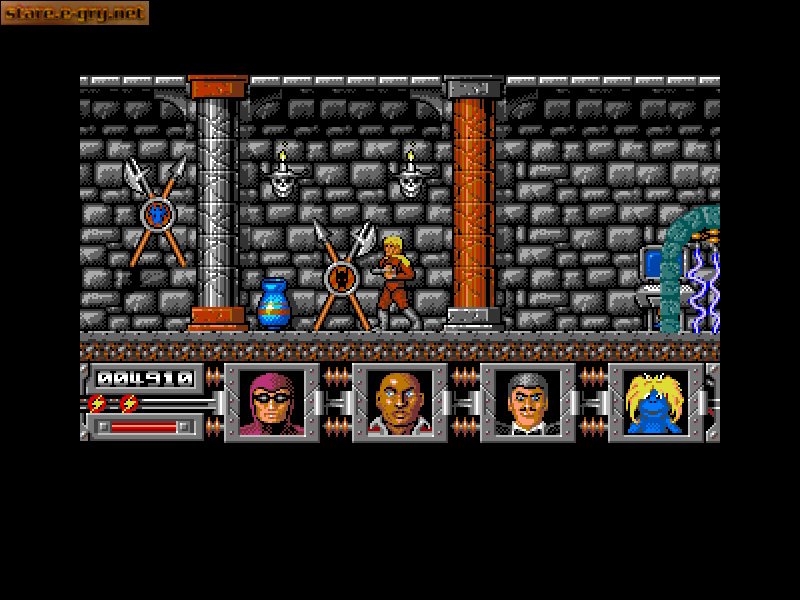This screenshot has width=800, height=600.
Task: Select the purple-masked Phantom portrait
Action: pyautogui.click(x=272, y=403)
